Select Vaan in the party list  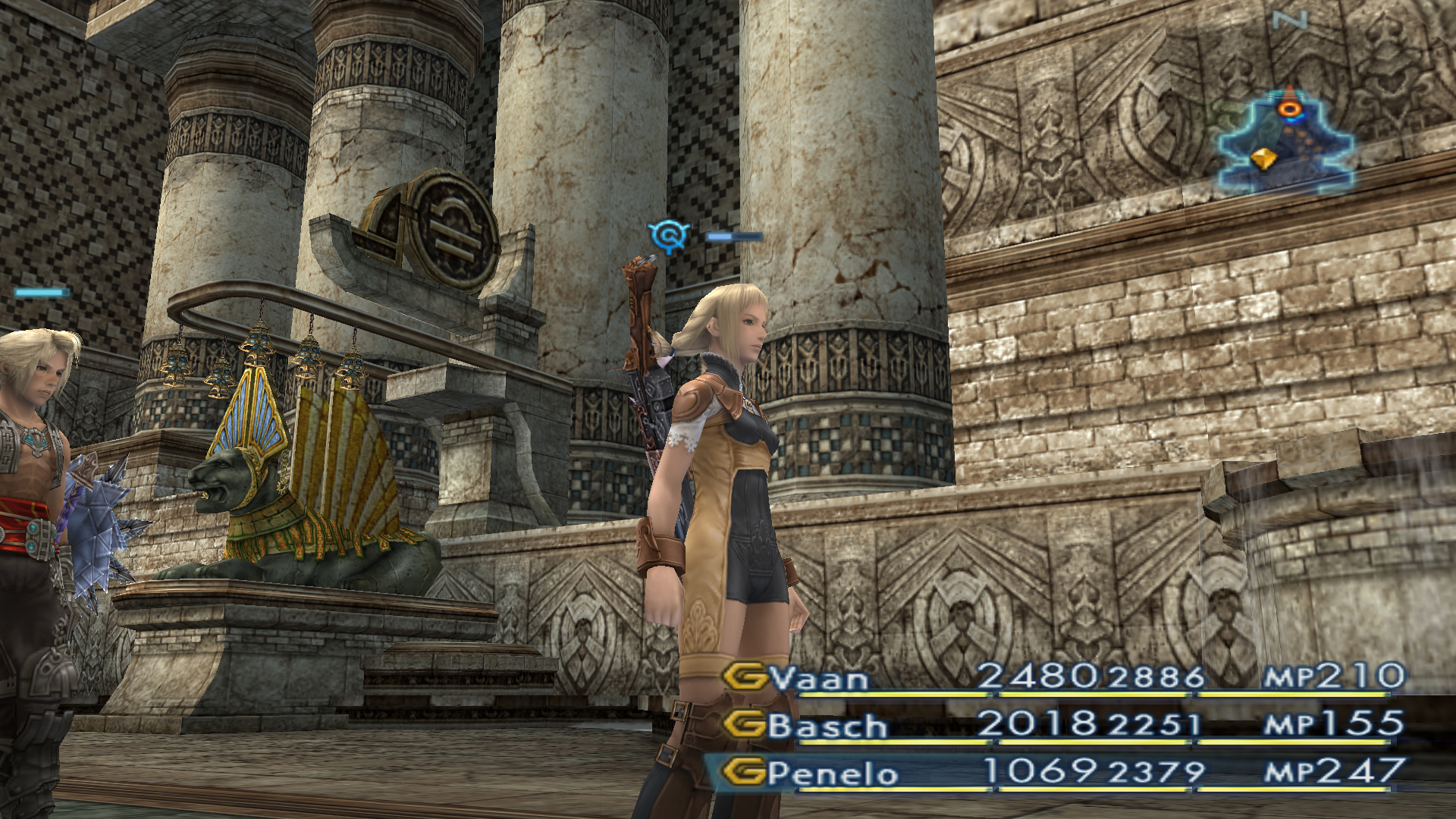(821, 678)
